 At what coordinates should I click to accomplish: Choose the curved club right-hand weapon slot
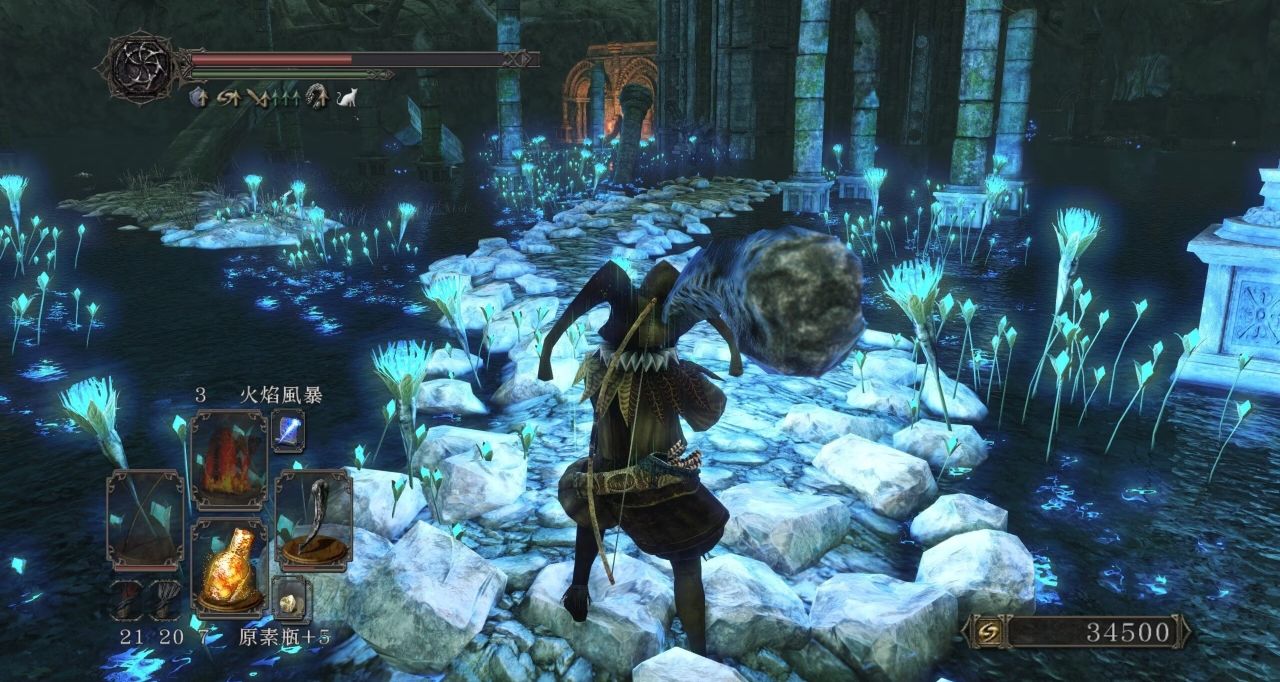click(312, 519)
